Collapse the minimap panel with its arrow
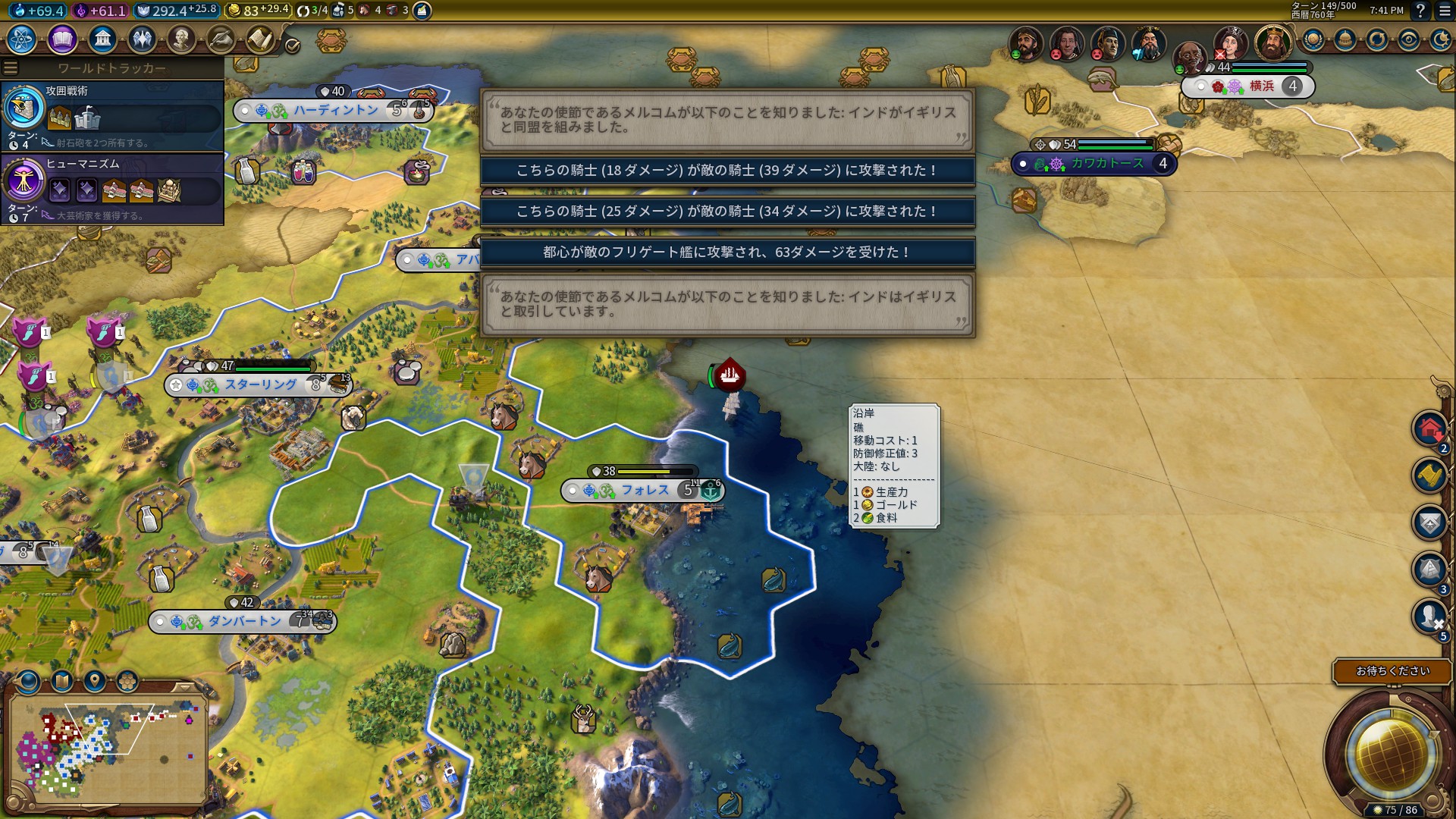This screenshot has height=819, width=1456. (x=184, y=687)
